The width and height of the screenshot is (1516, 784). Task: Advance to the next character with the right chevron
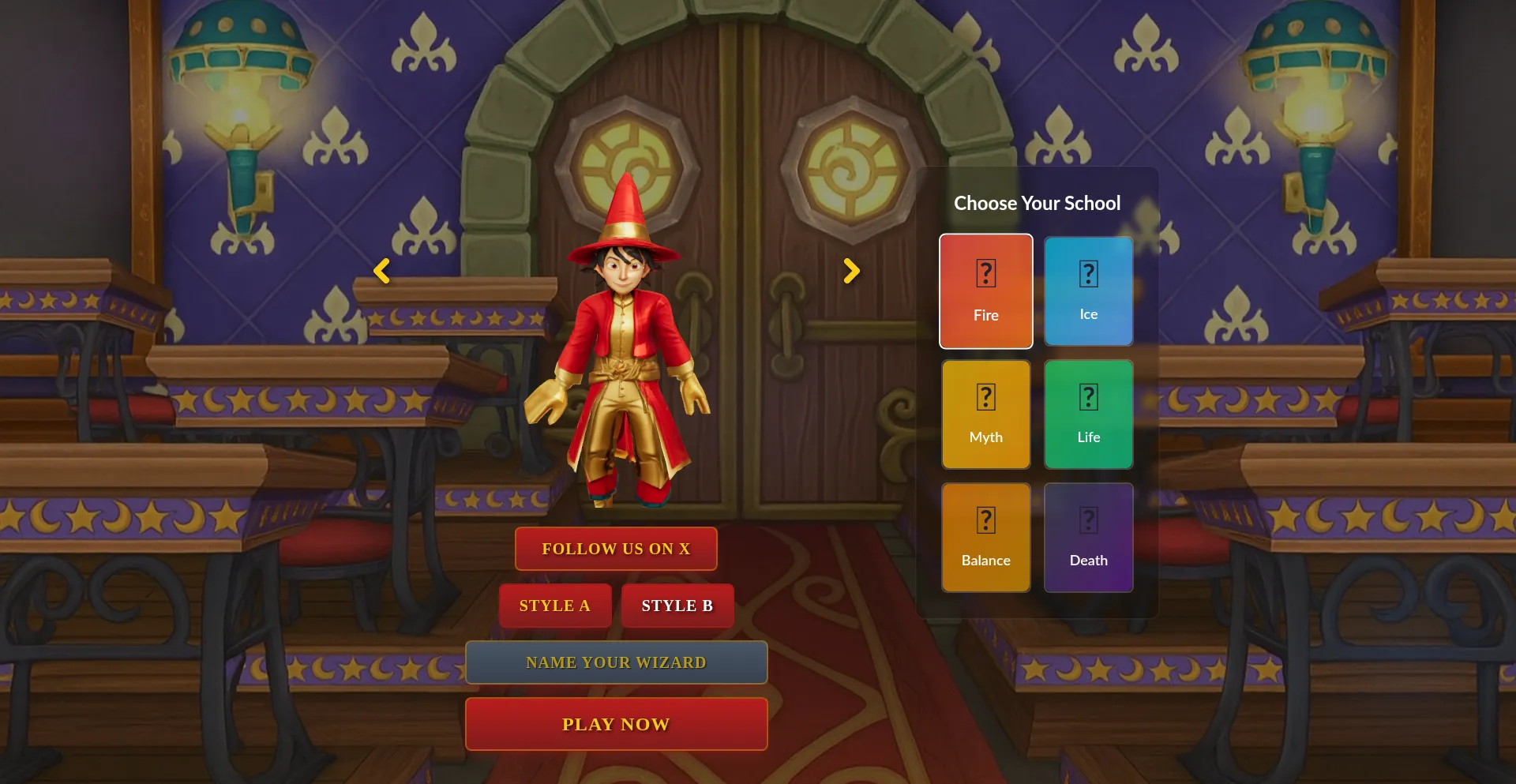[851, 271]
